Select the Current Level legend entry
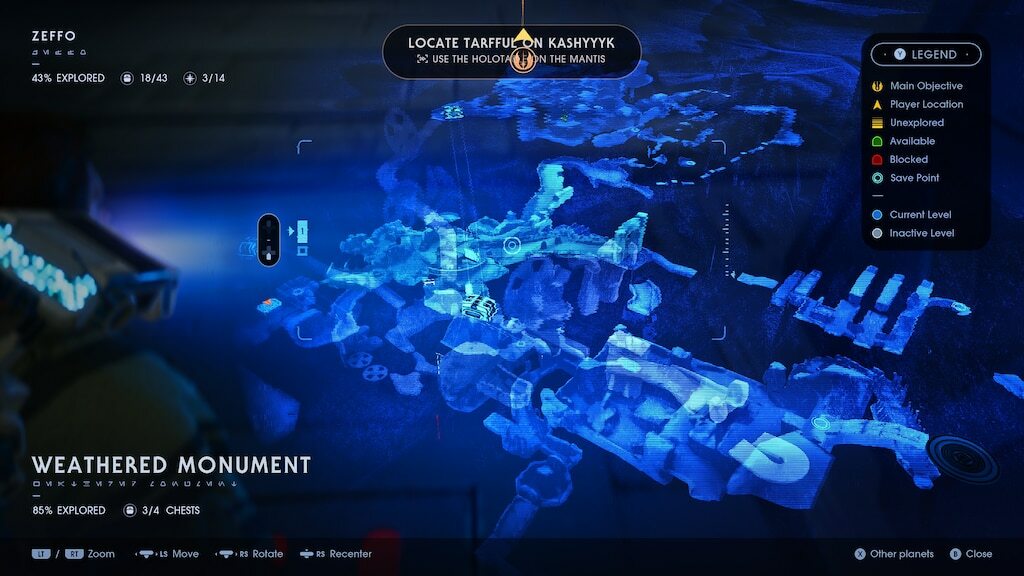 920,215
